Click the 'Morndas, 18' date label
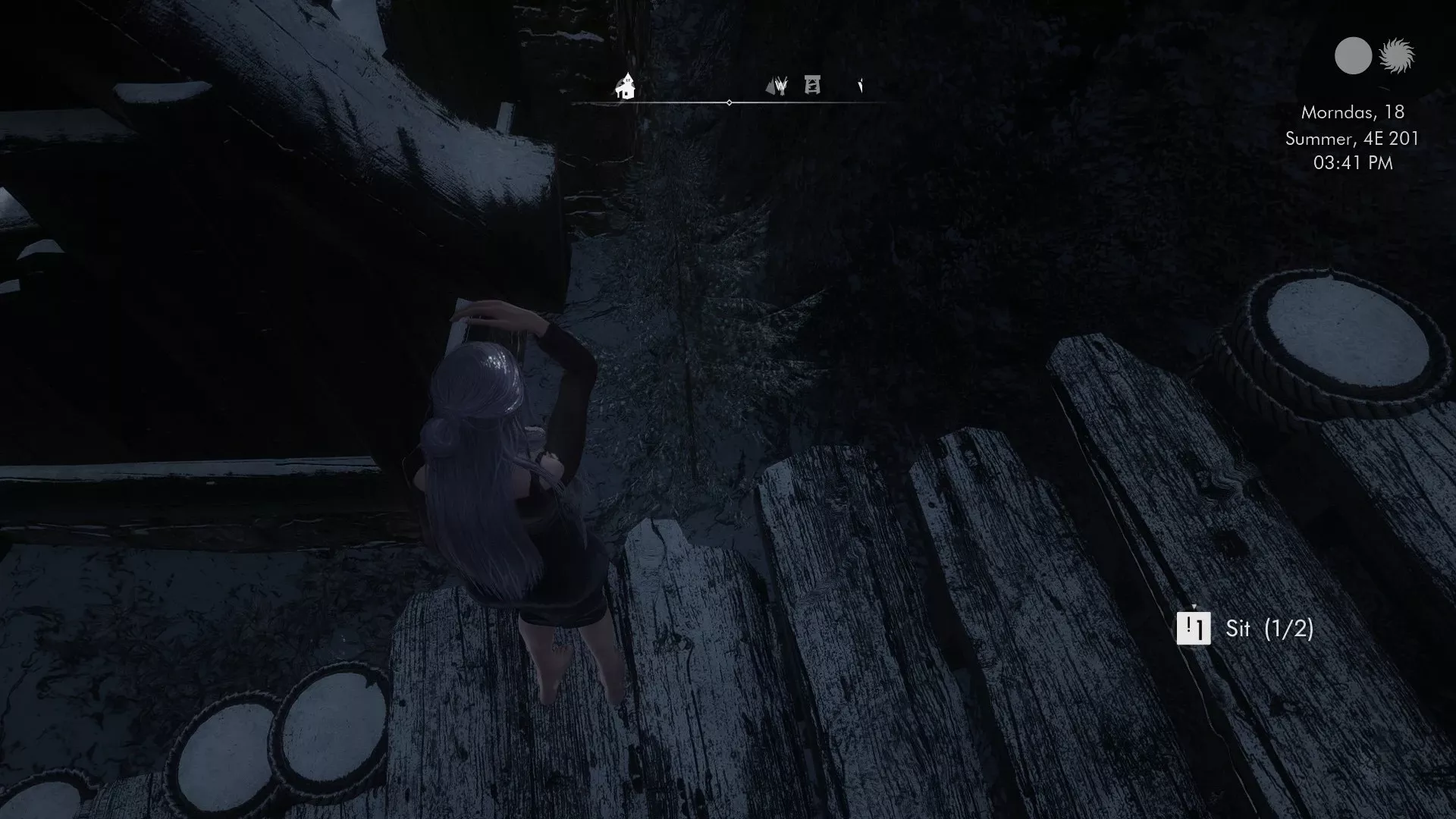Viewport: 1456px width, 819px height. click(1352, 115)
